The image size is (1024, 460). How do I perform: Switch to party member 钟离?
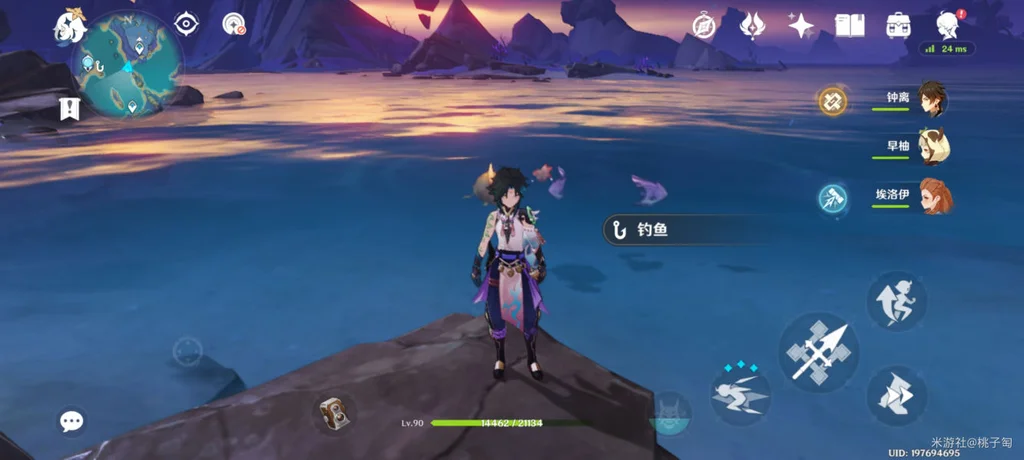click(x=932, y=99)
